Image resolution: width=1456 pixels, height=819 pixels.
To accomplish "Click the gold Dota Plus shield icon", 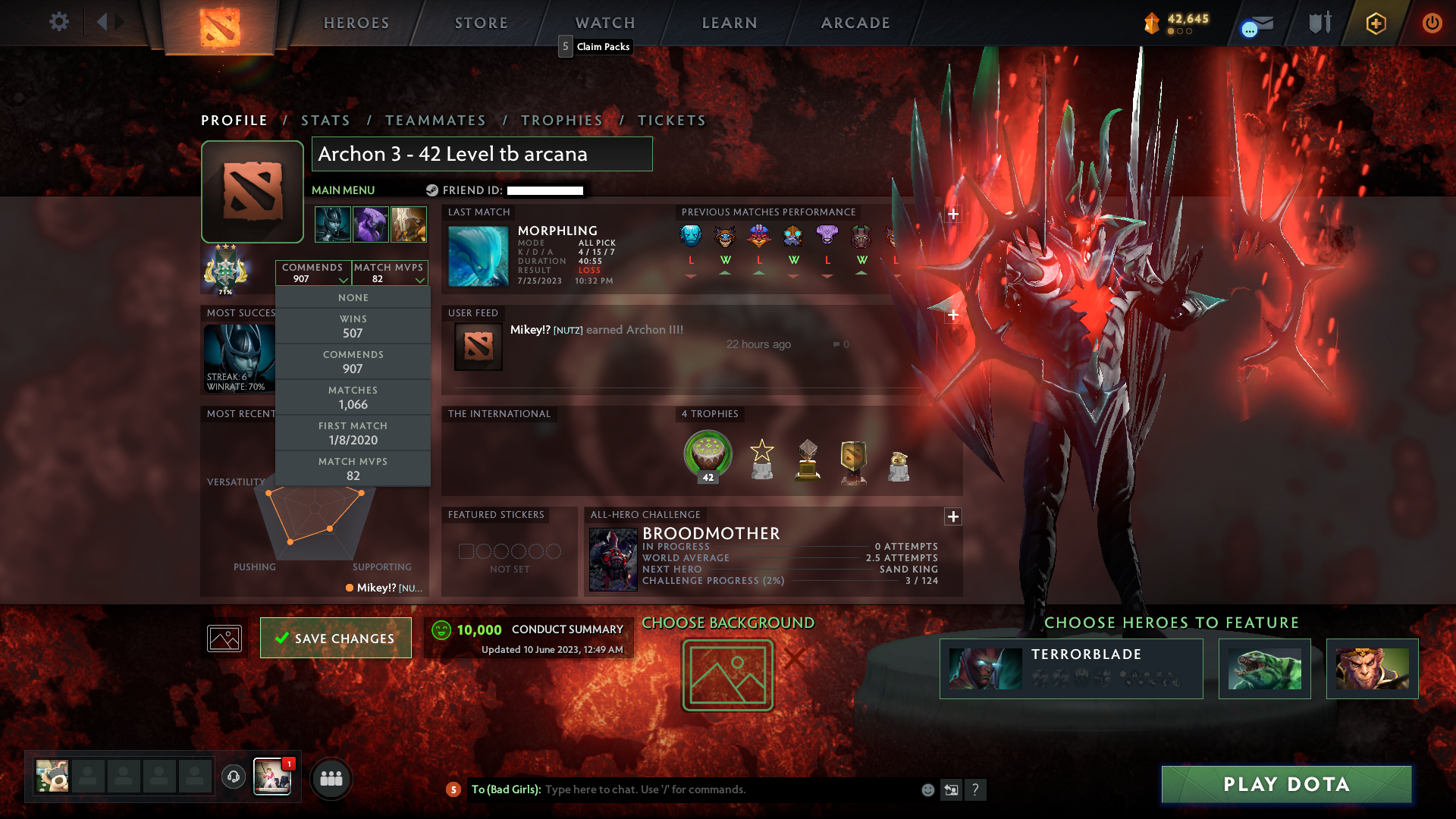I will [1376, 22].
